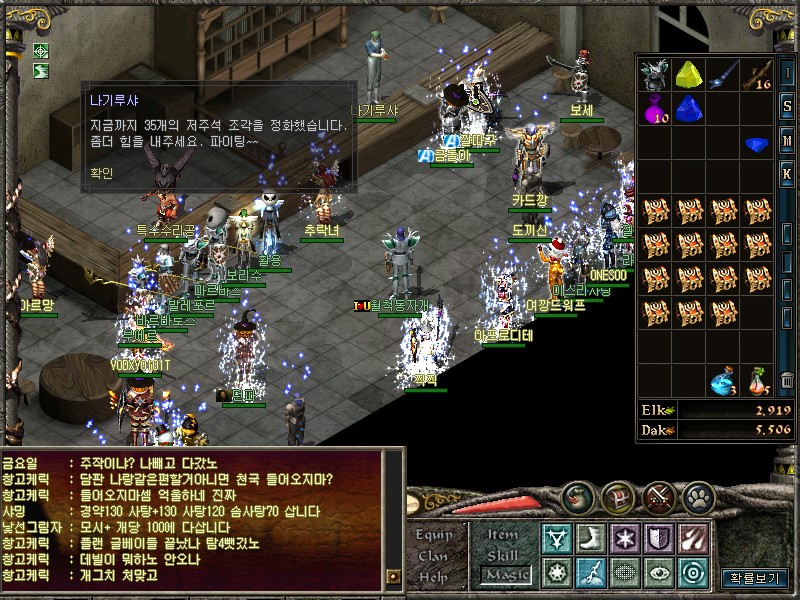Open the Clan menu

(433, 555)
